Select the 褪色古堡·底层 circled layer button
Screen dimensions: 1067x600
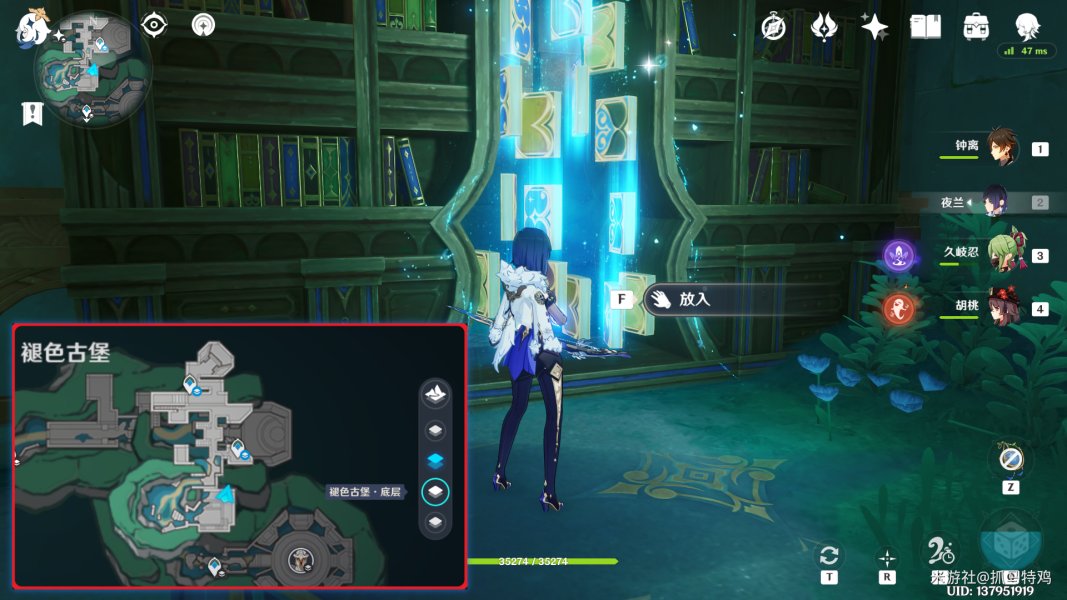(436, 491)
